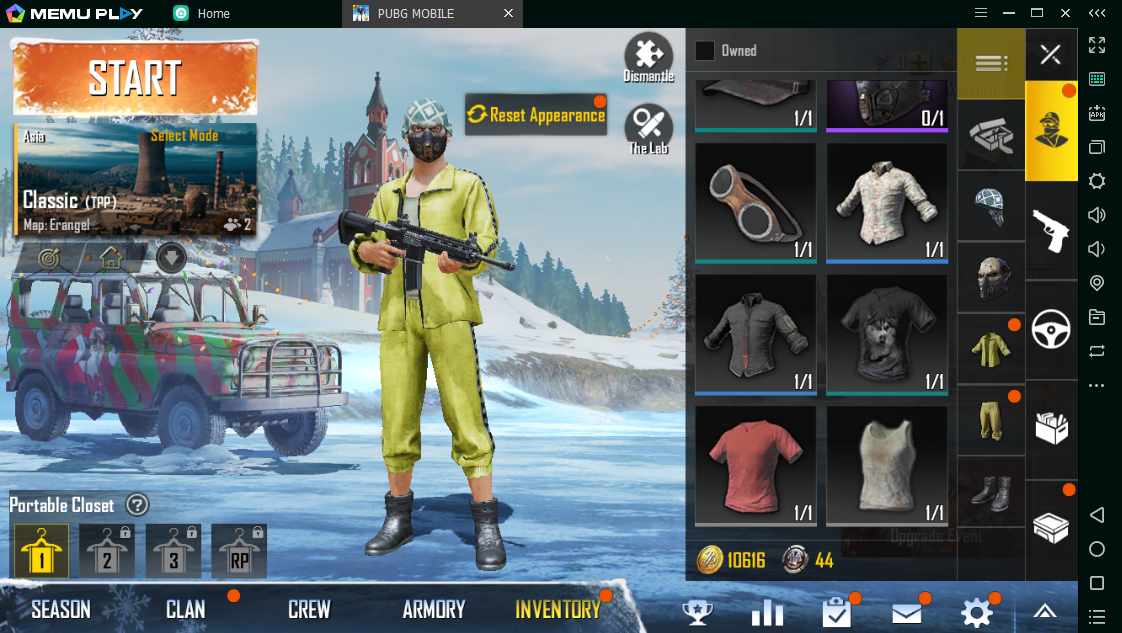Switch to the weapons pistol category tab
The height and width of the screenshot is (633, 1122).
[1050, 229]
